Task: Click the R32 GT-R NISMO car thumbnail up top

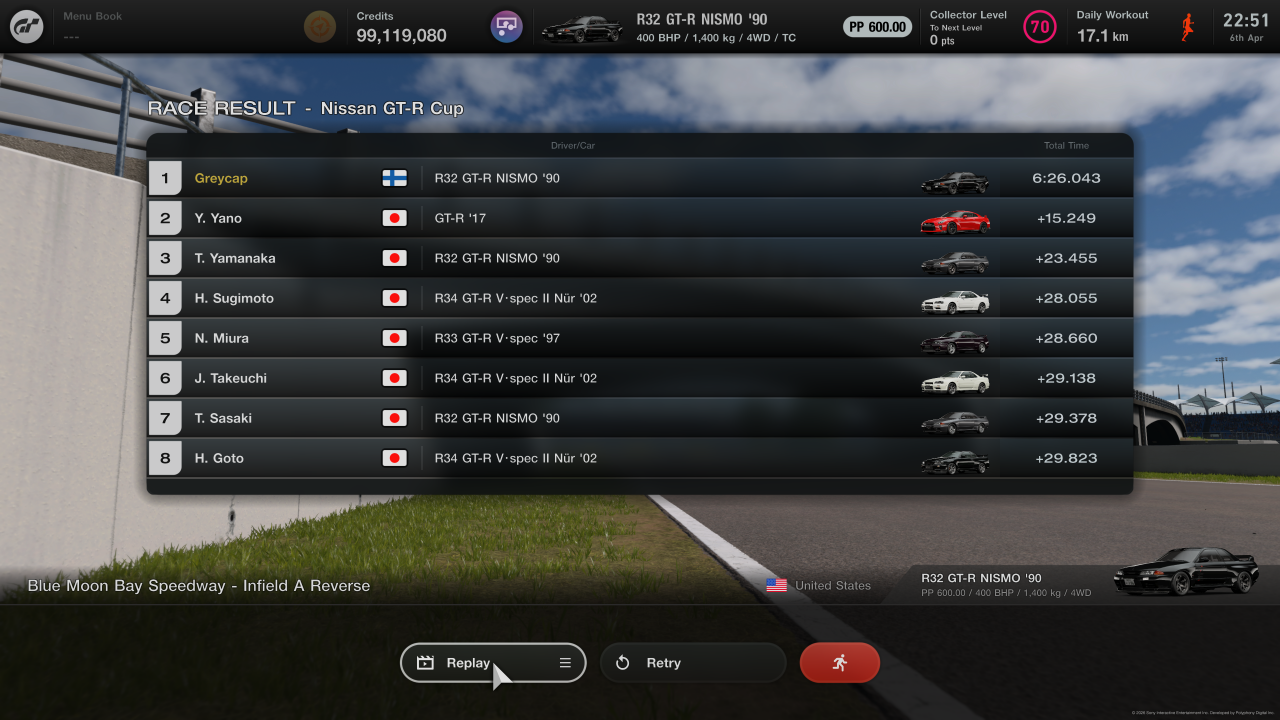Action: (583, 27)
